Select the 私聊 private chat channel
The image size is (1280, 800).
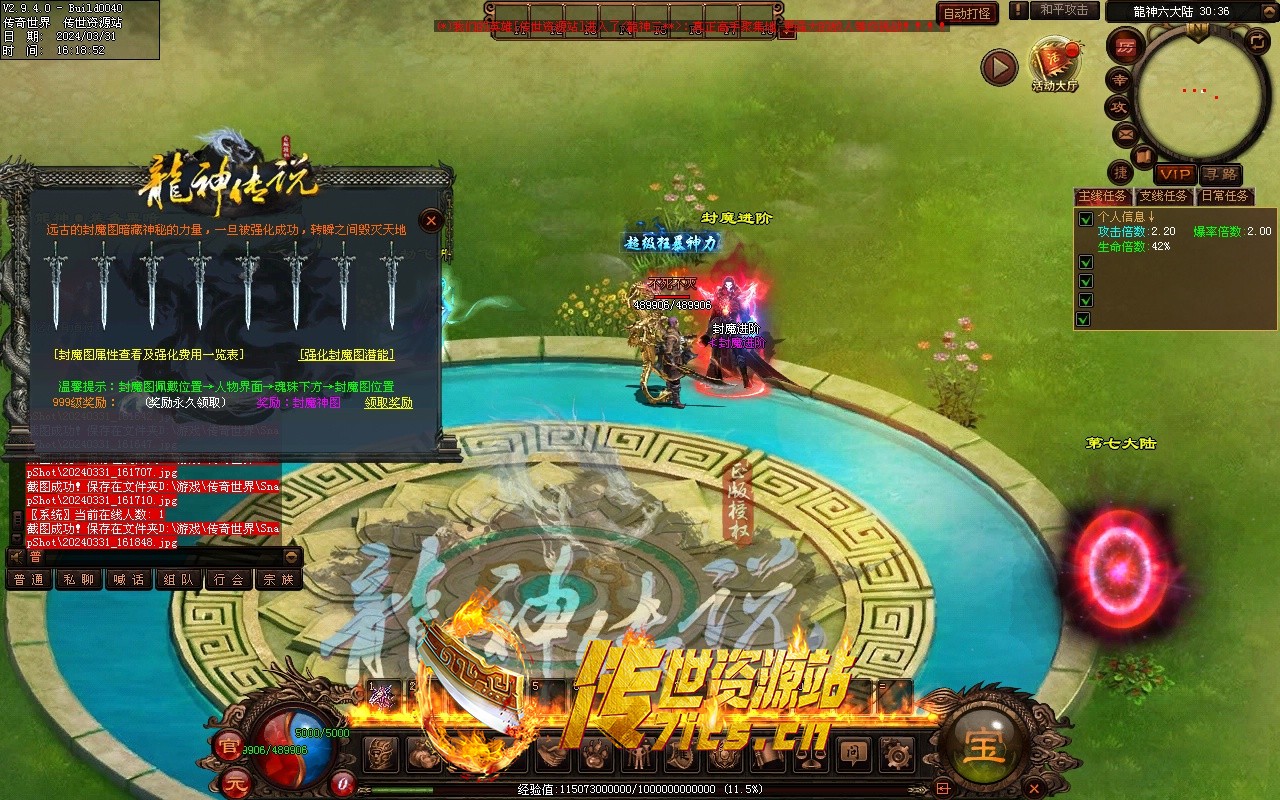point(78,580)
